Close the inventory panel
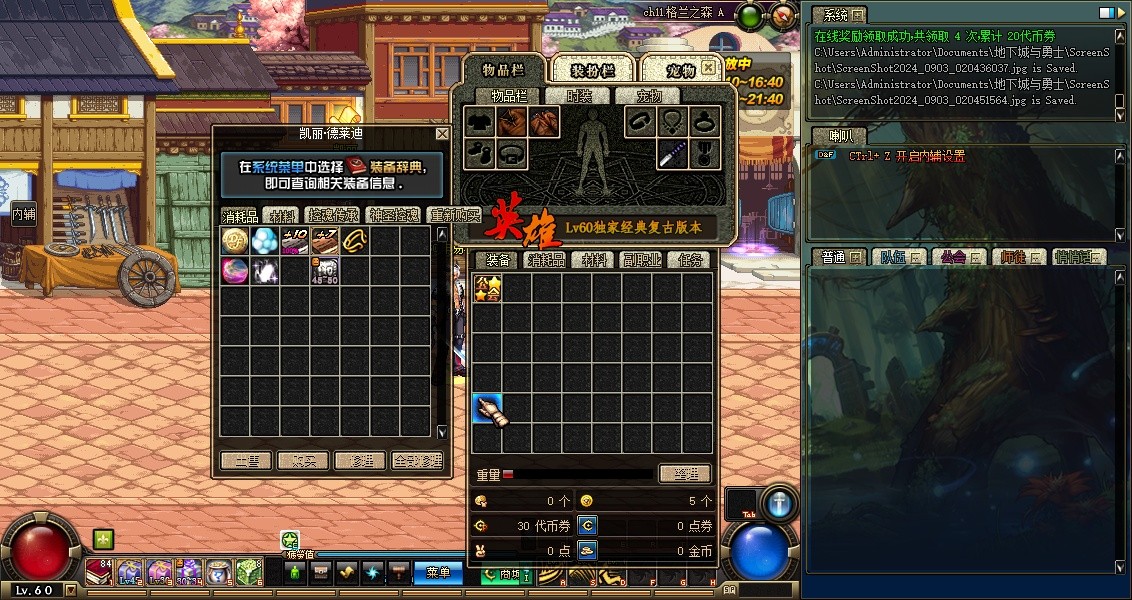 coord(708,68)
